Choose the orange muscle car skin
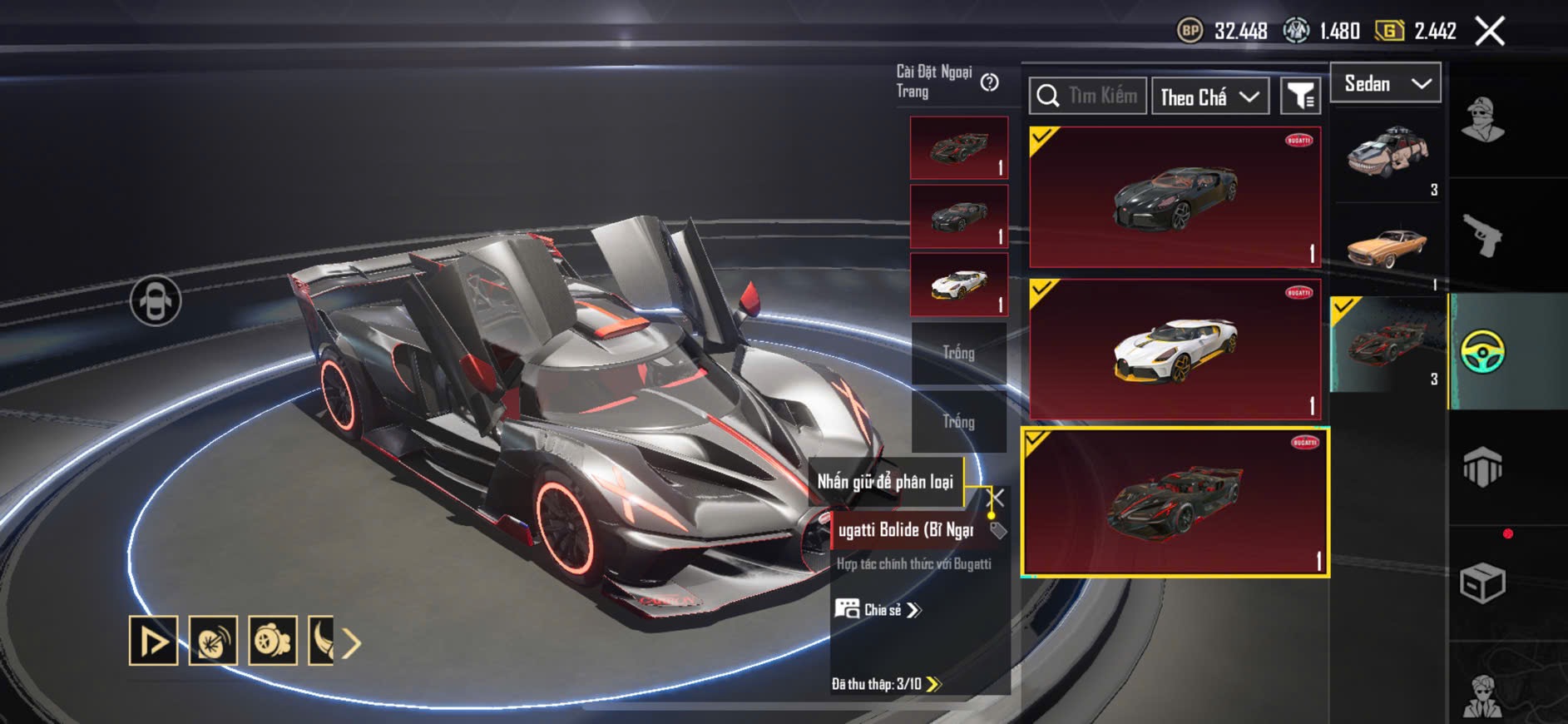 1387,247
